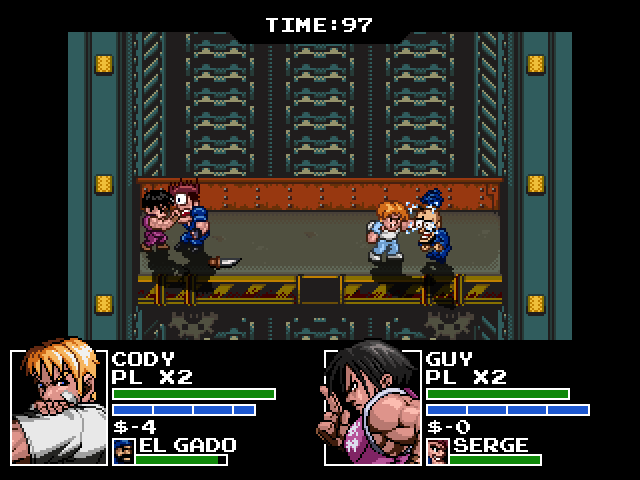Select the El Gado enemy face icon
Viewport: 640px width, 480px height.
pyautogui.click(x=123, y=452)
